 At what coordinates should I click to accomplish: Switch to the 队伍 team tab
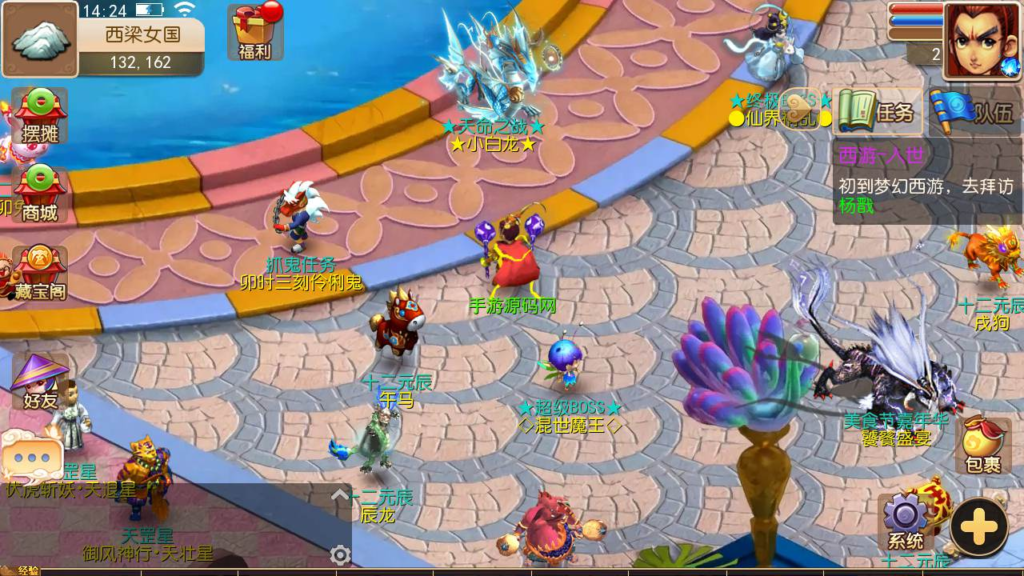(x=970, y=112)
